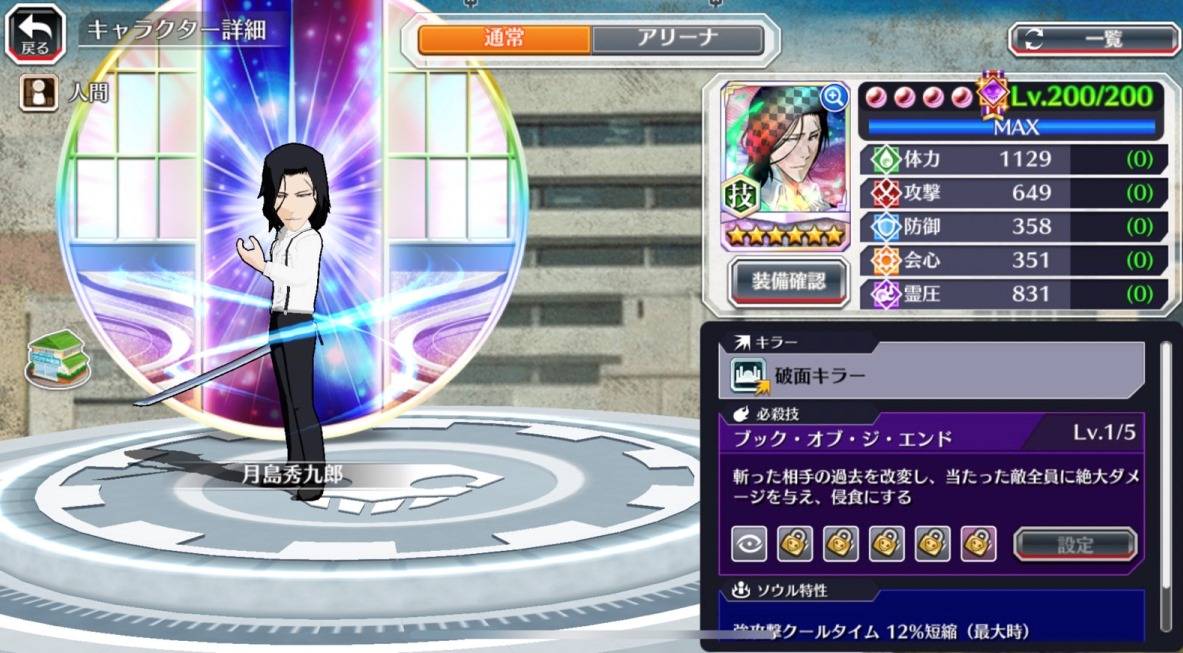Open 装備確認 equipment check
The image size is (1183, 653).
tap(788, 281)
